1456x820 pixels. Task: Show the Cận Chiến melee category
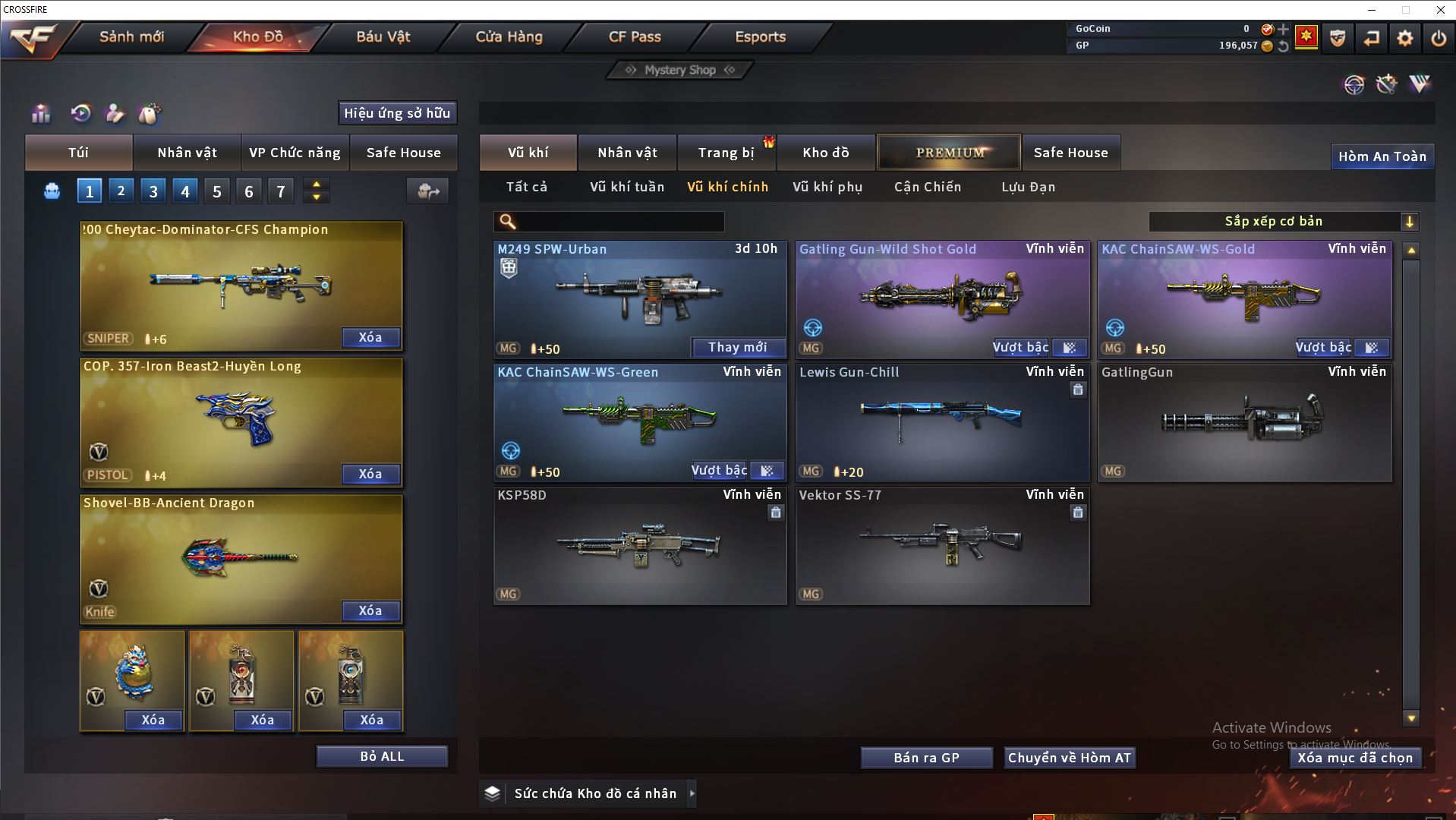(x=928, y=187)
